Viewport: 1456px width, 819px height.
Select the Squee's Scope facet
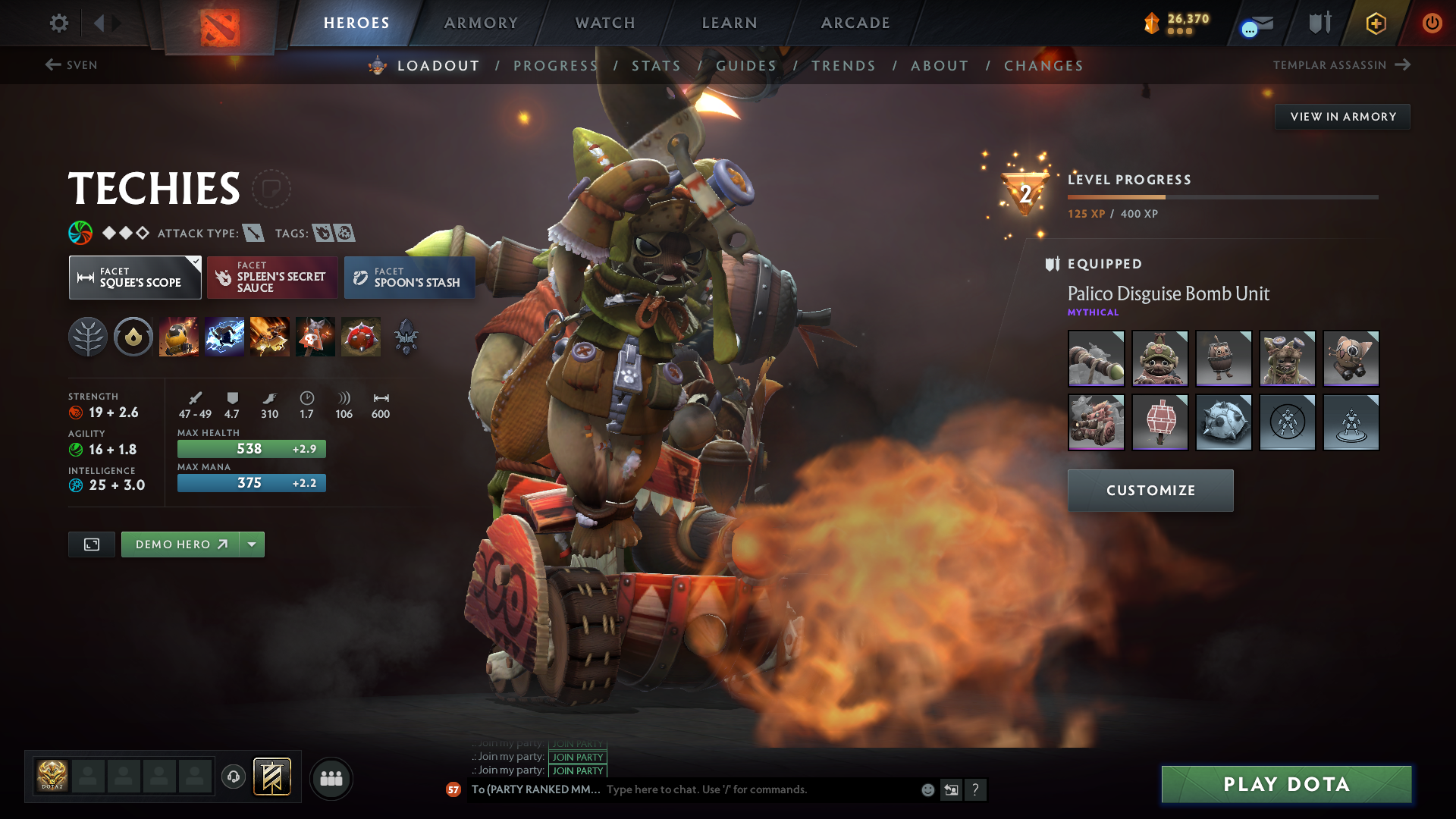click(x=135, y=278)
